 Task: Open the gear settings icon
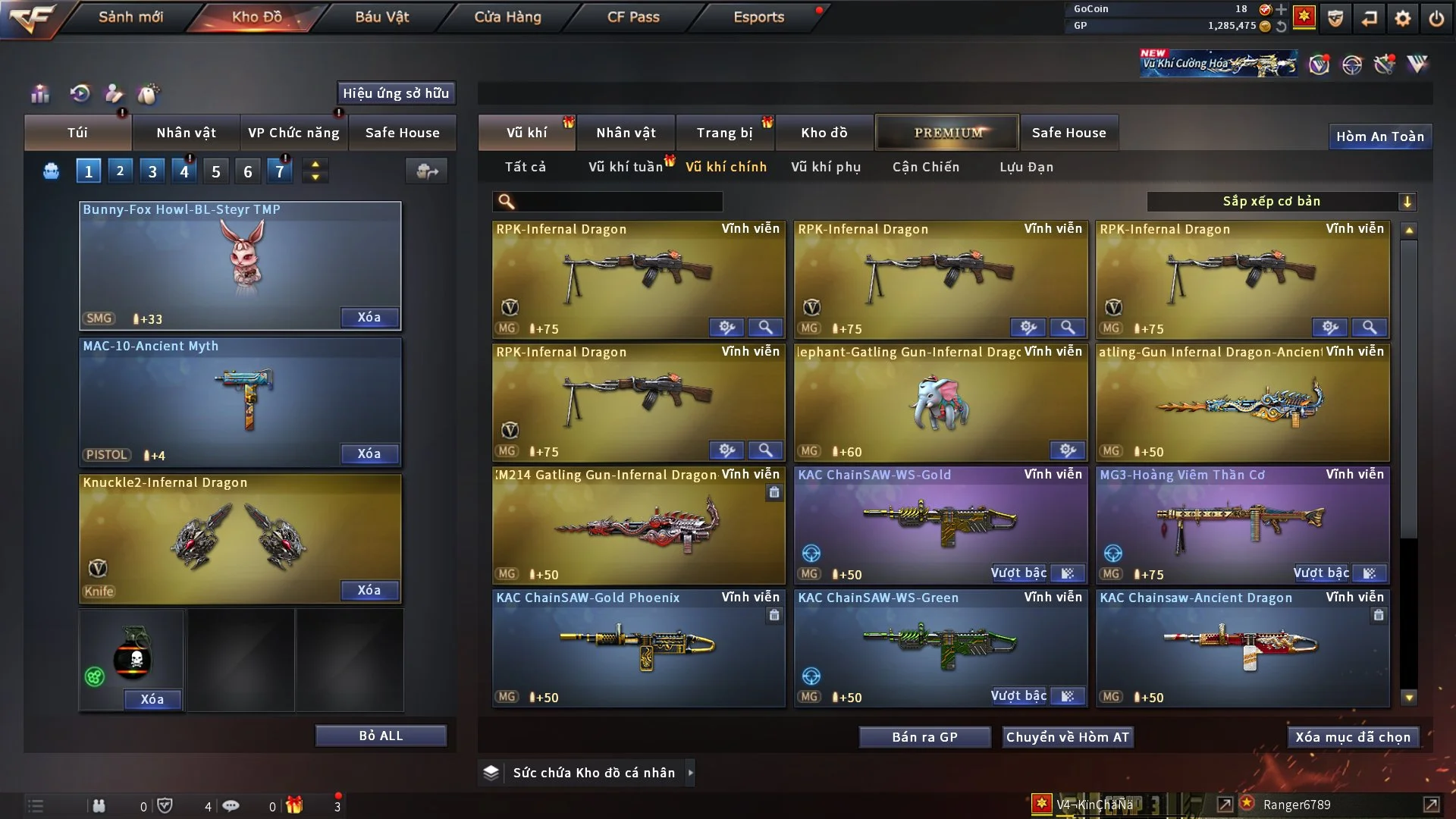tap(1403, 18)
